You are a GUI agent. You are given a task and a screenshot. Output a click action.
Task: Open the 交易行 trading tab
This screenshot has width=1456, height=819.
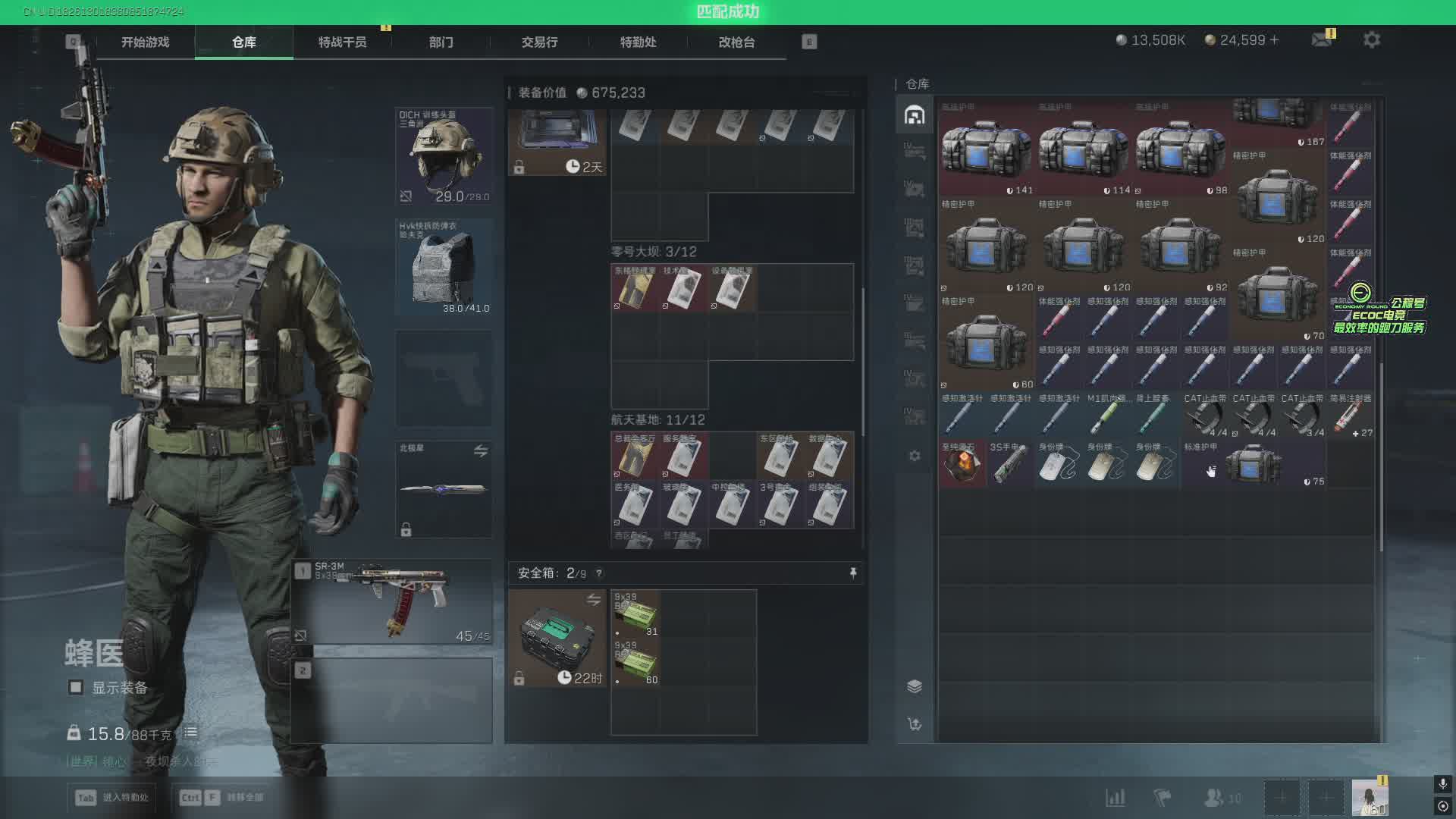[x=539, y=42]
